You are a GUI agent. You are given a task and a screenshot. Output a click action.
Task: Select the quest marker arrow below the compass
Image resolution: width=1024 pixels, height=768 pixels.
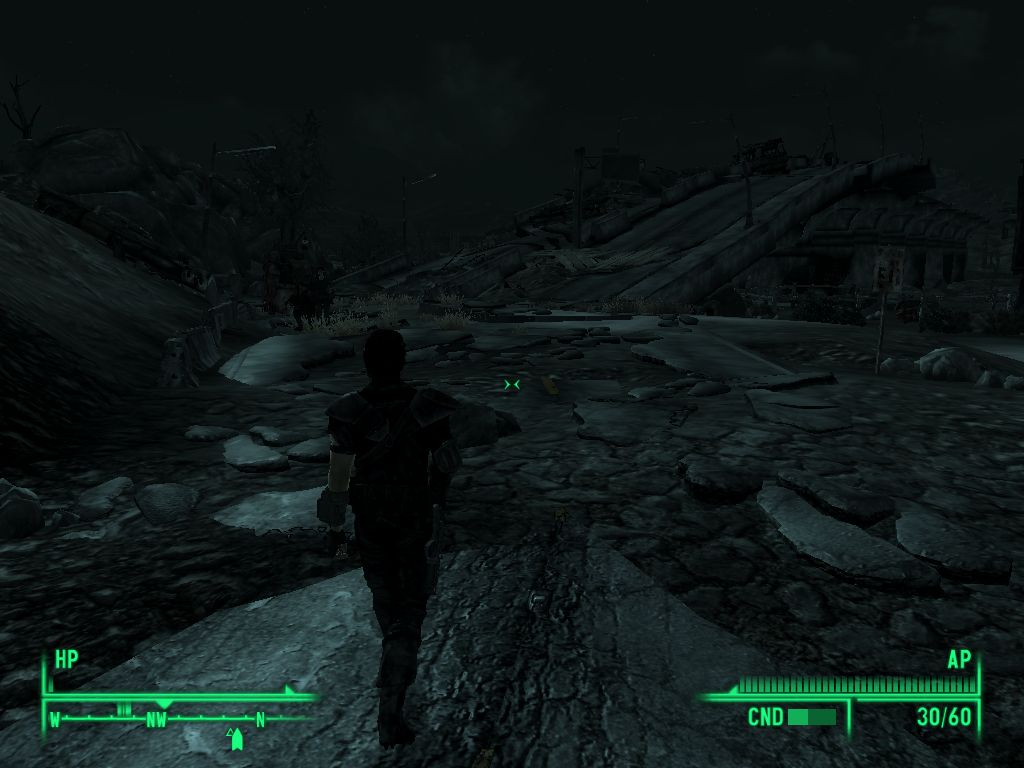237,740
